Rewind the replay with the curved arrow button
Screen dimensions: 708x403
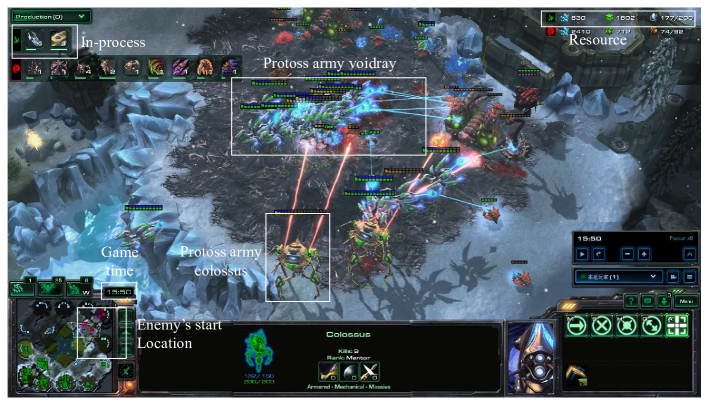(598, 254)
